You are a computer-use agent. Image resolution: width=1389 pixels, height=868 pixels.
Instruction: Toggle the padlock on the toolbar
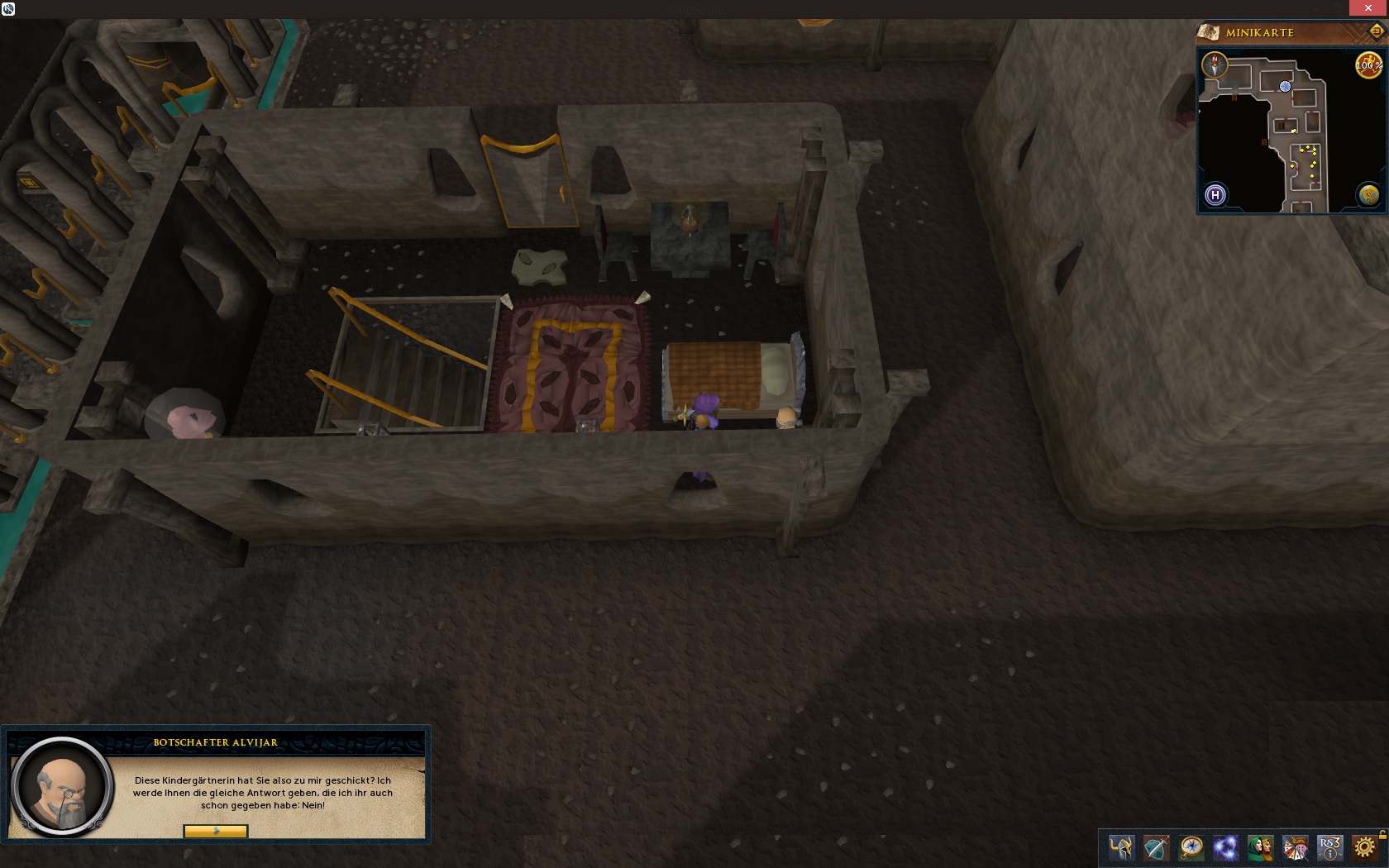[x=1382, y=835]
